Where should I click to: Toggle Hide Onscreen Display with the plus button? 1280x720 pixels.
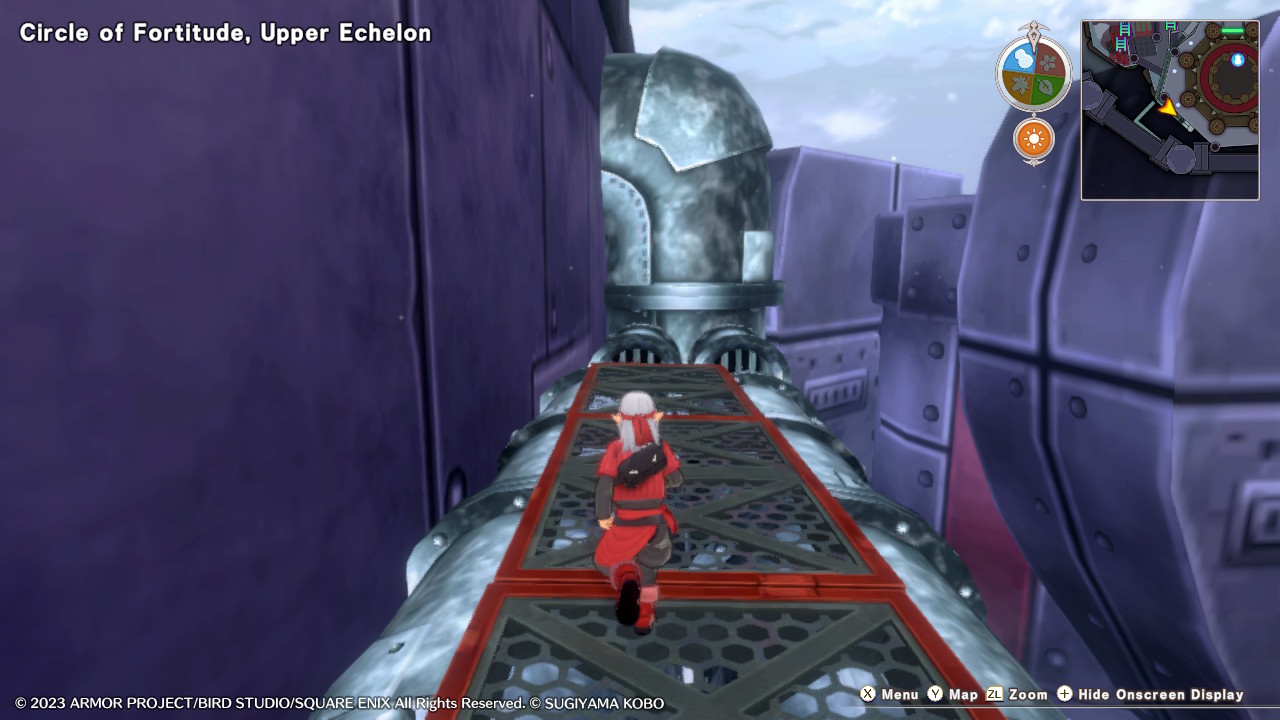click(x=1063, y=694)
